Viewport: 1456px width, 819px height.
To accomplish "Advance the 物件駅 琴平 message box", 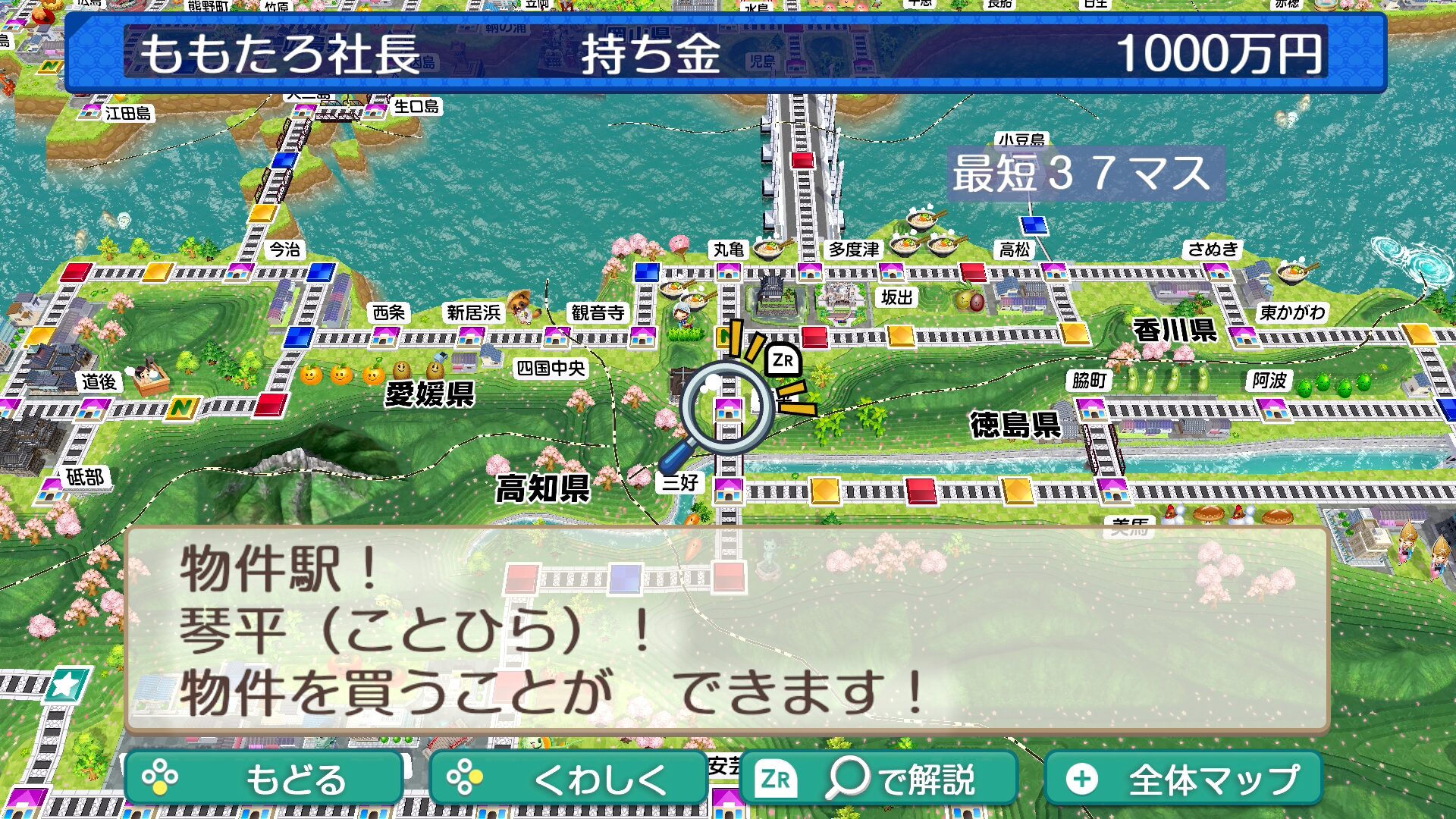I will [x=726, y=629].
